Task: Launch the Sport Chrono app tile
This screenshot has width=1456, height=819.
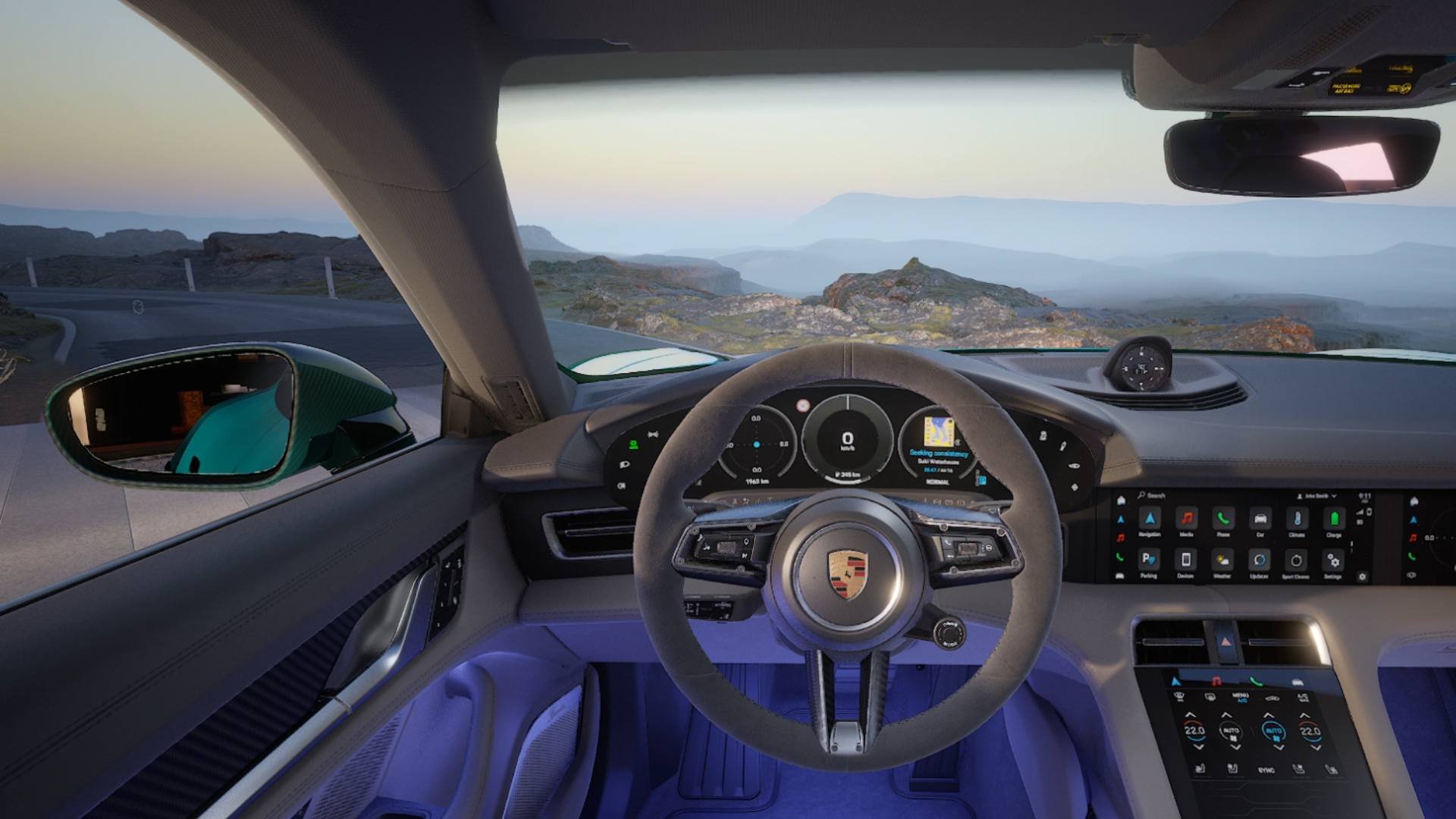Action: coord(1296,561)
